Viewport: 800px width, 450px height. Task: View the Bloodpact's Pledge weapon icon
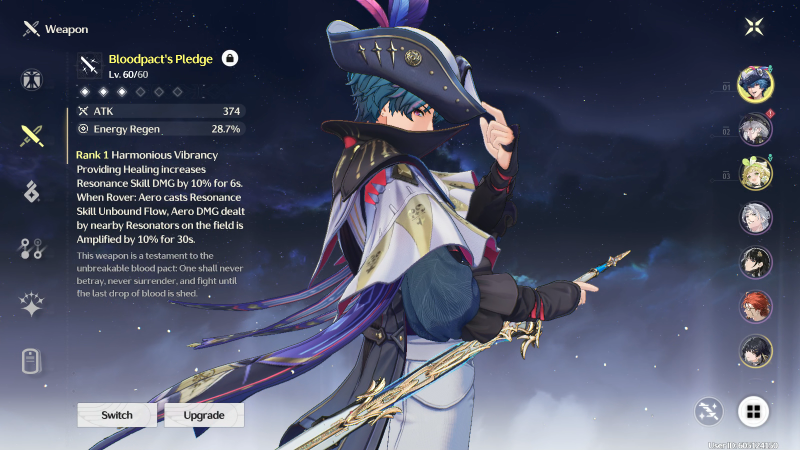(x=91, y=66)
